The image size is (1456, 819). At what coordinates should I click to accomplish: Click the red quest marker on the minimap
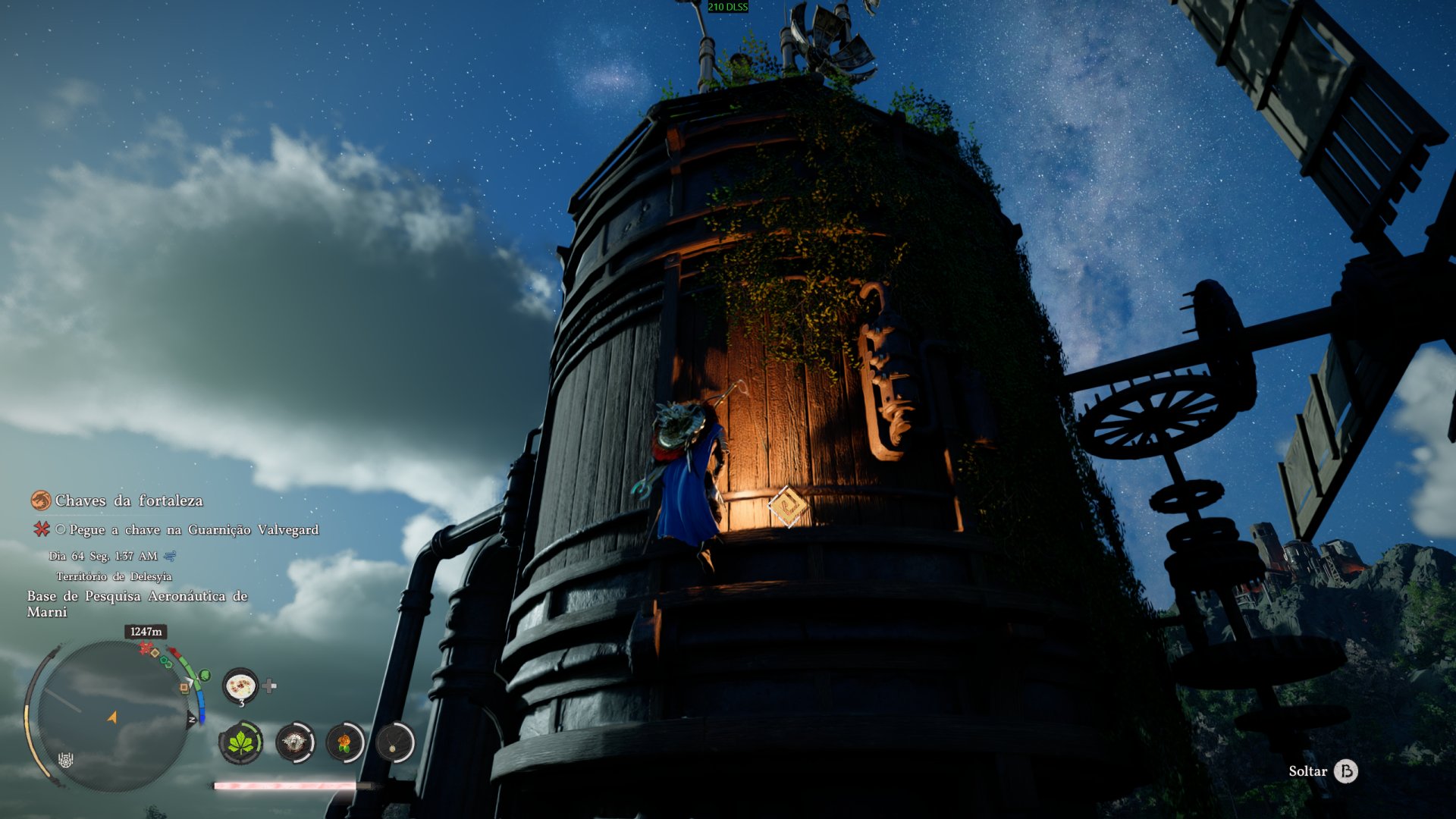(146, 648)
